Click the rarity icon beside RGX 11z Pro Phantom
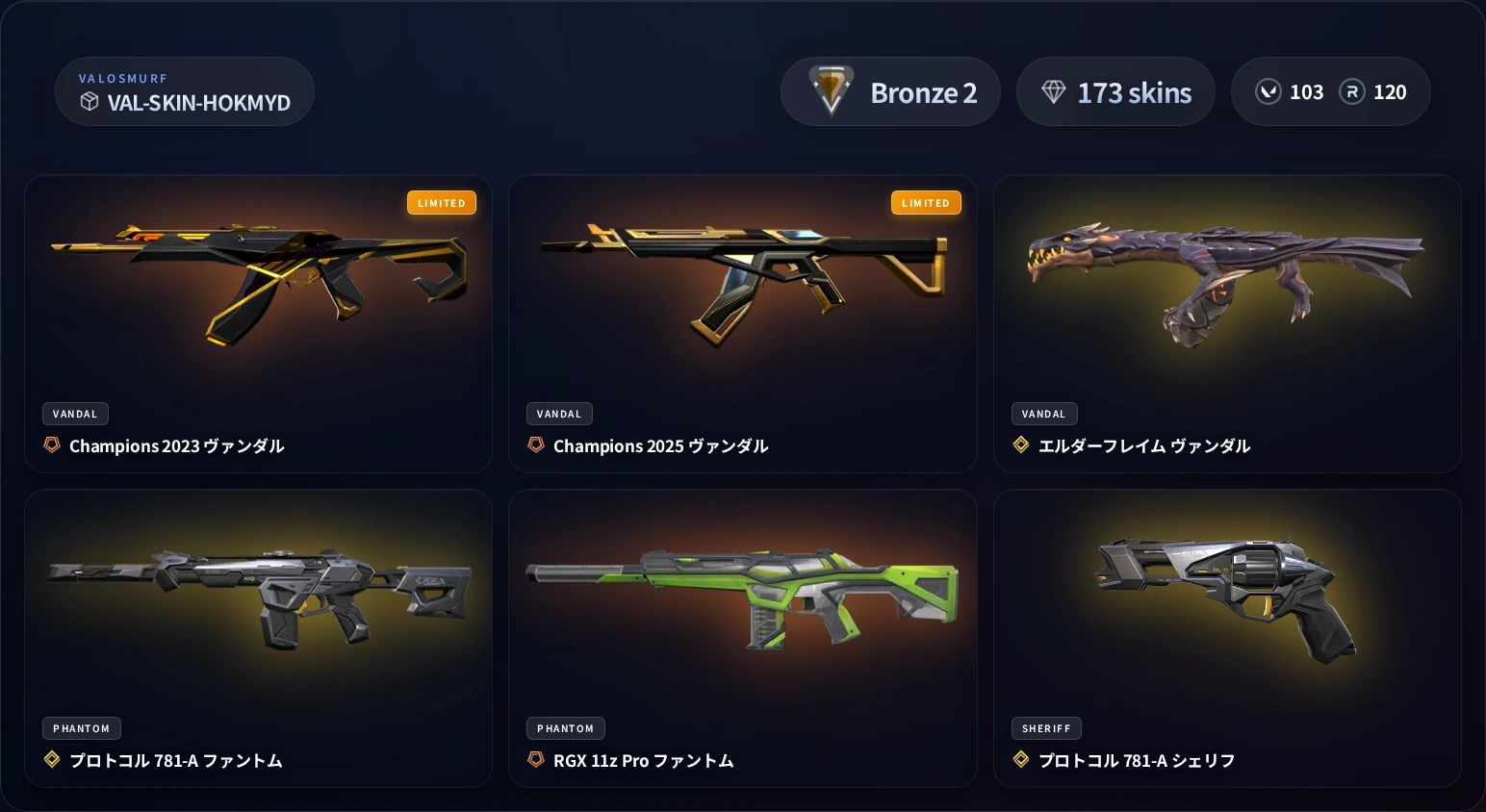1486x812 pixels. click(536, 759)
